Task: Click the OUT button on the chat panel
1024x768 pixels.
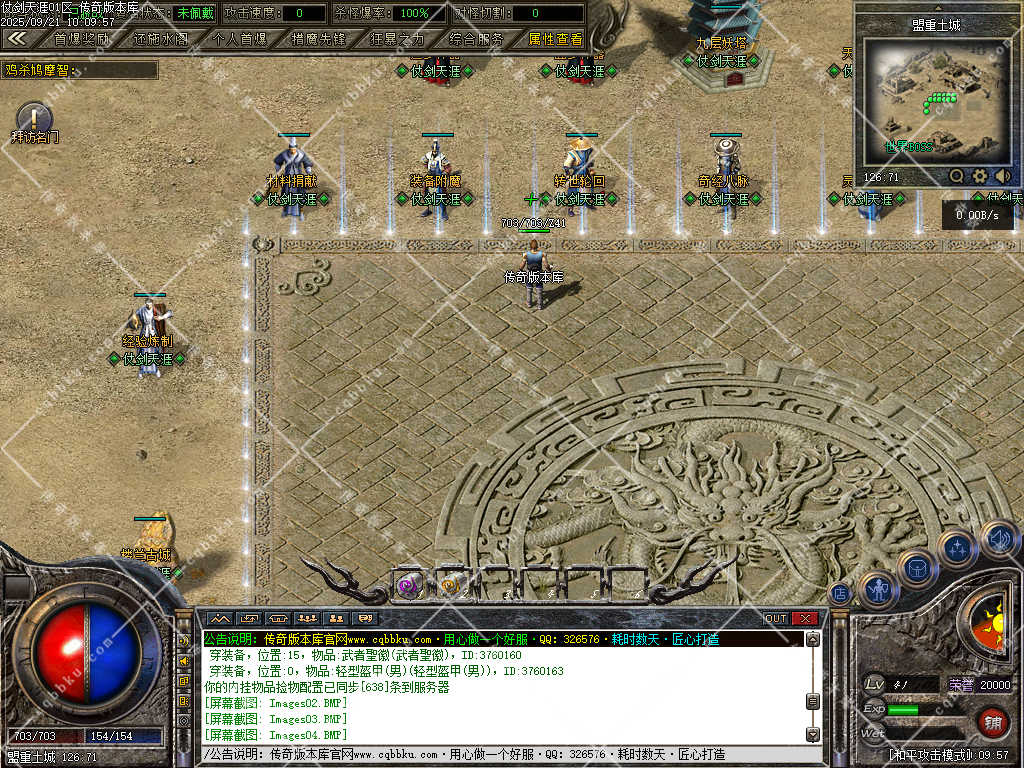Action: coord(776,618)
